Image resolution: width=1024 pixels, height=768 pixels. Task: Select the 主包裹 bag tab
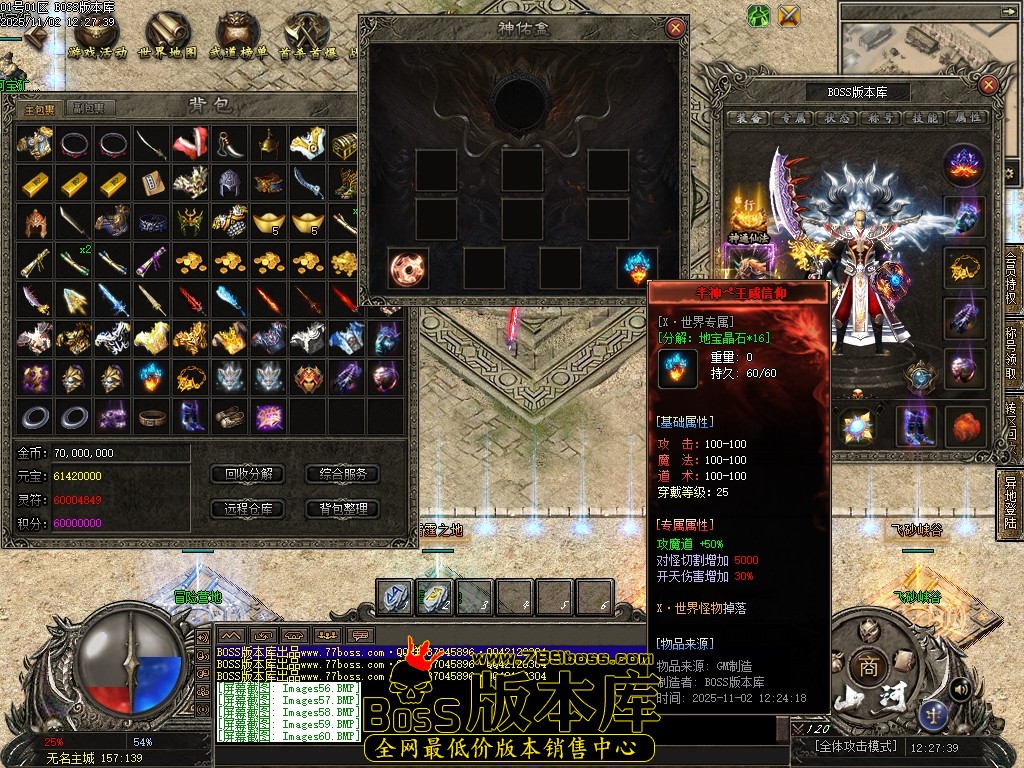(x=41, y=108)
